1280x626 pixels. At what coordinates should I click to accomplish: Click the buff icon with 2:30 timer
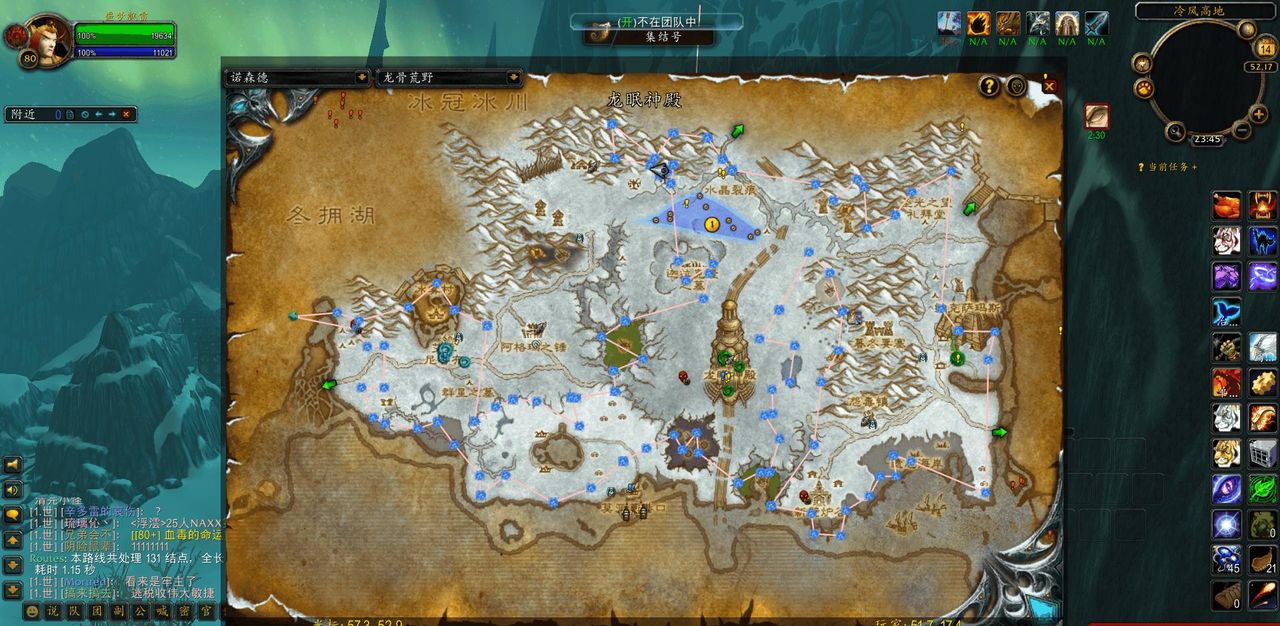coord(1097,116)
